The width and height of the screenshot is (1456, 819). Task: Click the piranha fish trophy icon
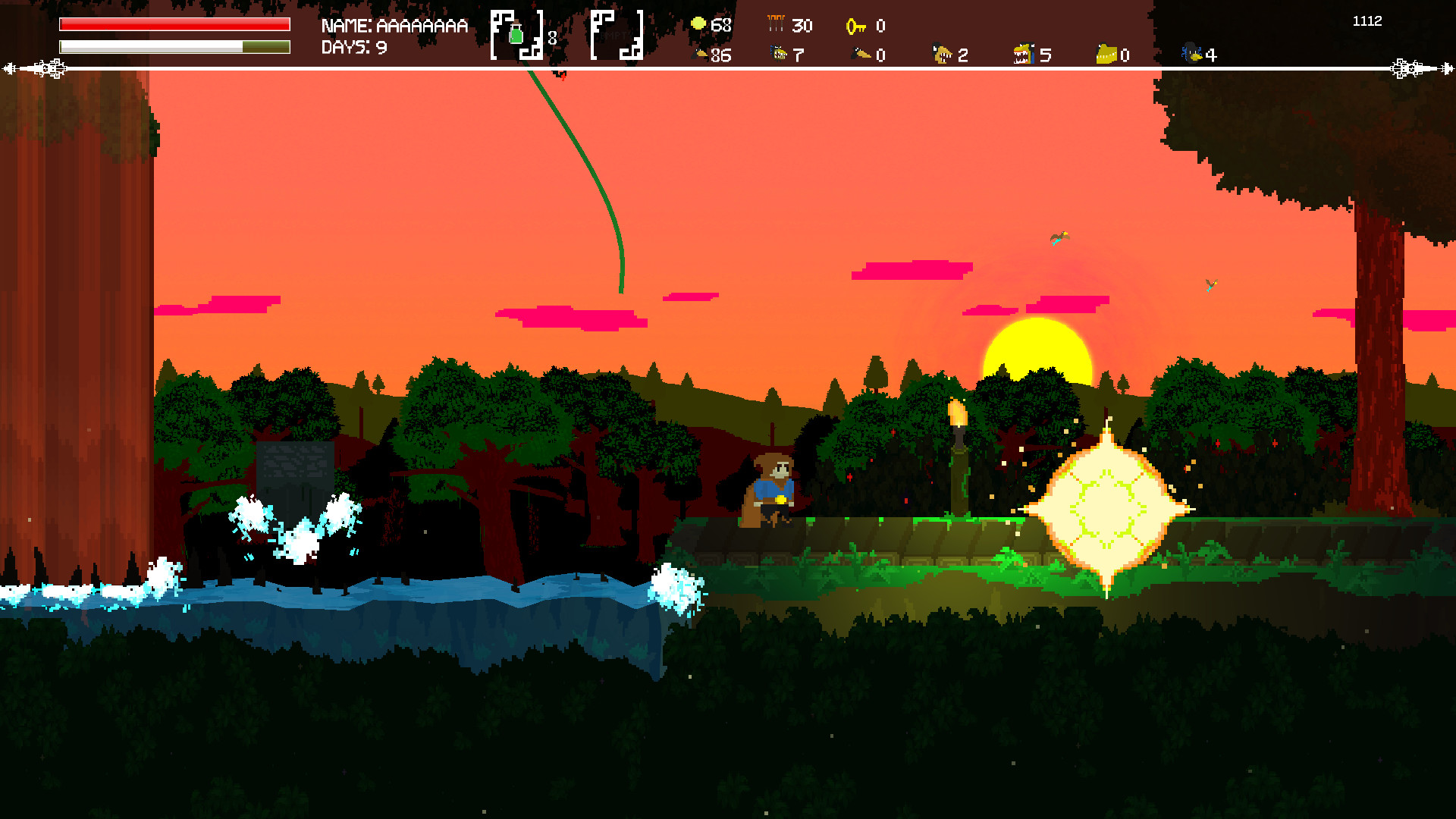780,54
